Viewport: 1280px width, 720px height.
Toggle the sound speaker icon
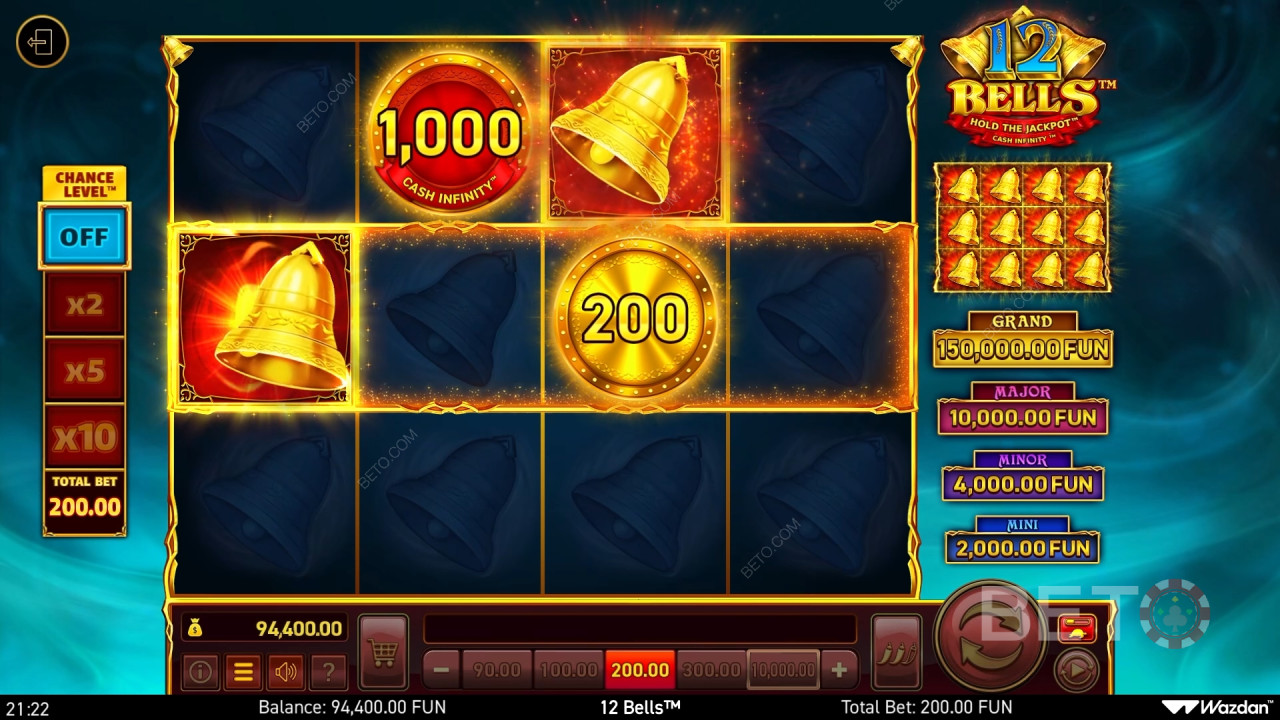[x=287, y=672]
